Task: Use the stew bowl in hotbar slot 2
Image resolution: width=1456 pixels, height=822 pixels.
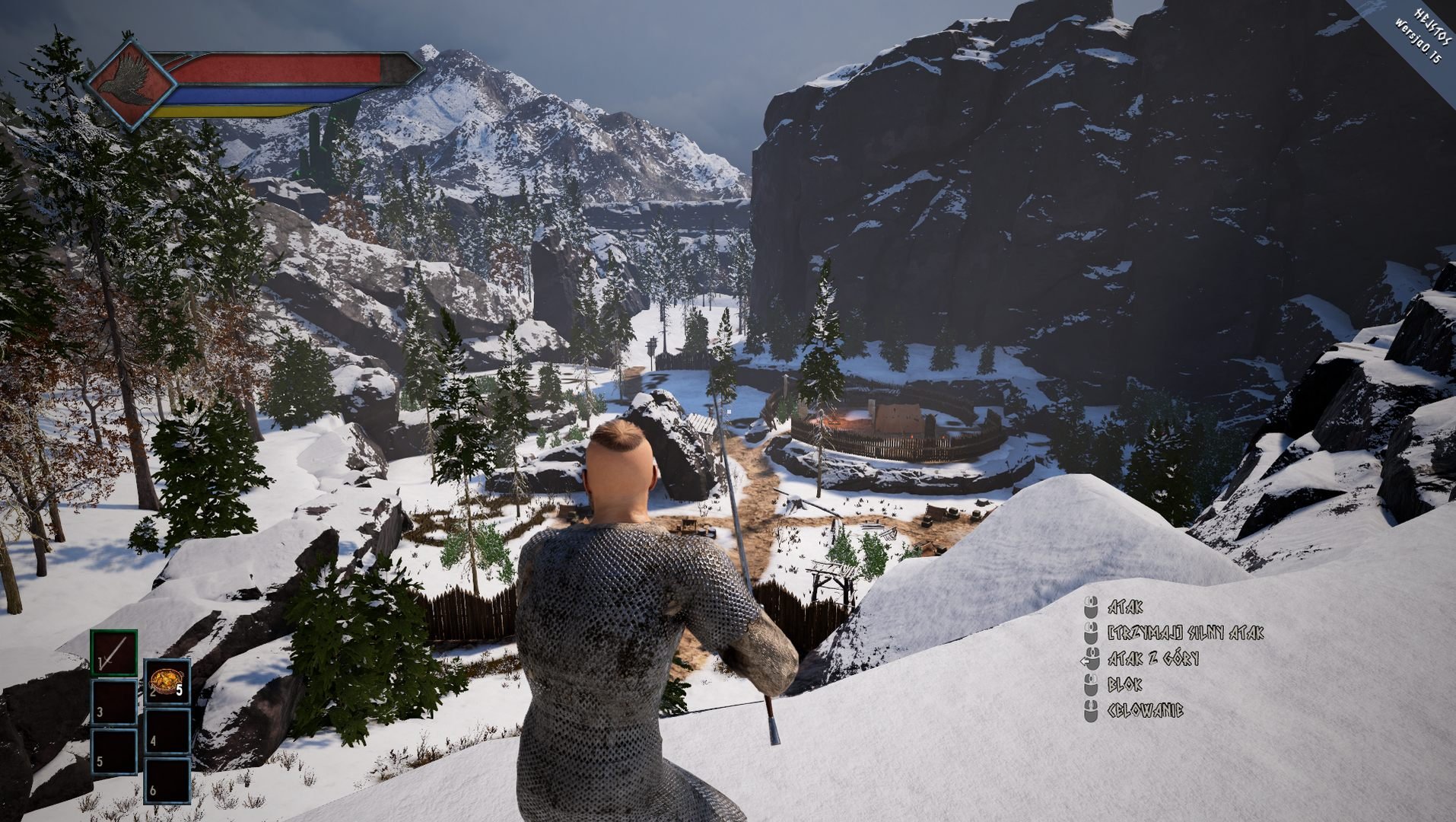Action: tap(167, 681)
